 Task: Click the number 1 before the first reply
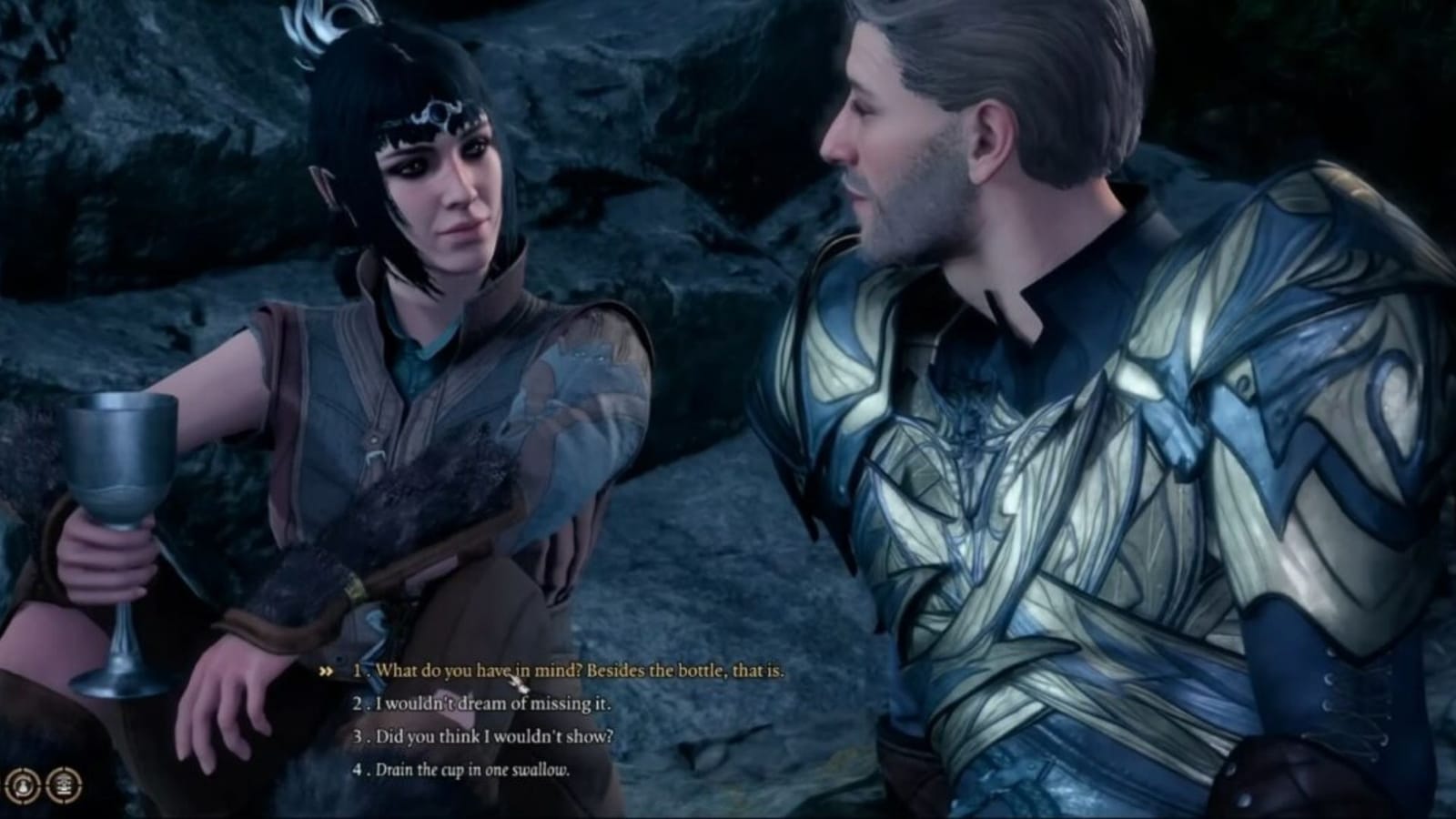click(x=358, y=671)
